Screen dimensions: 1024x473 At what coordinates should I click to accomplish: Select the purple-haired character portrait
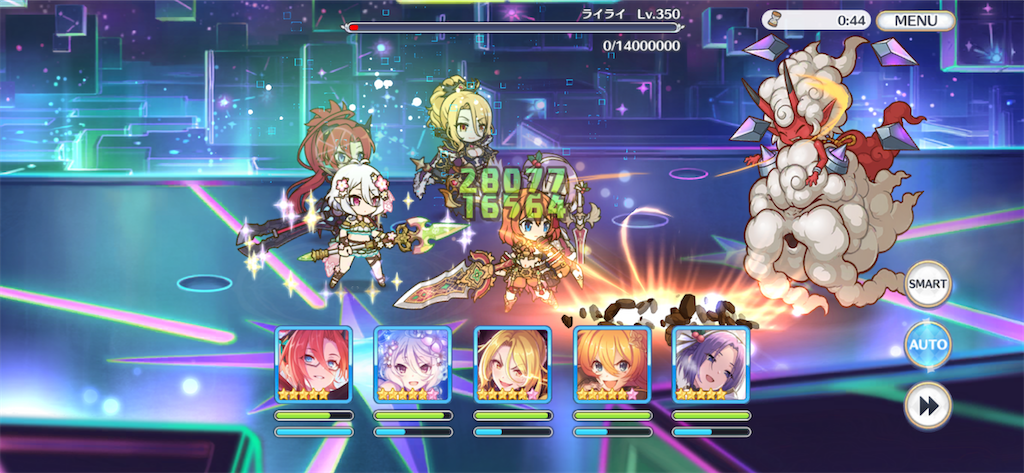click(711, 364)
